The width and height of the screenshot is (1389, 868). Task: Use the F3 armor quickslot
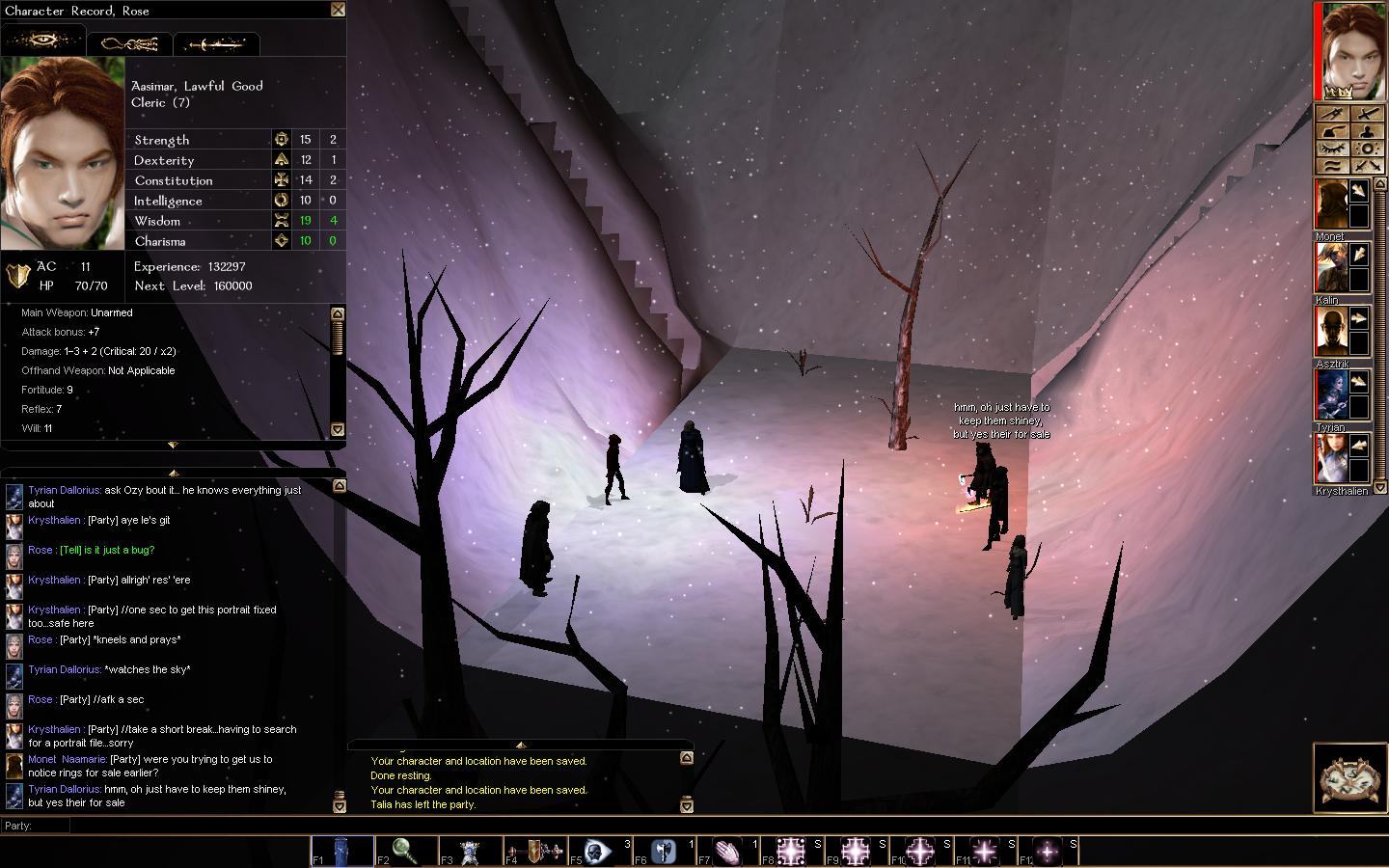click(x=470, y=852)
